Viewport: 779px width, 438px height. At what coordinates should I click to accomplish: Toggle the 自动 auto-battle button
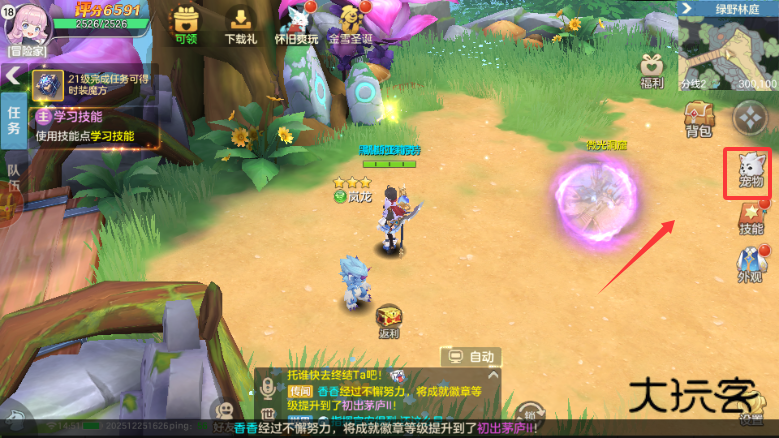click(x=472, y=356)
